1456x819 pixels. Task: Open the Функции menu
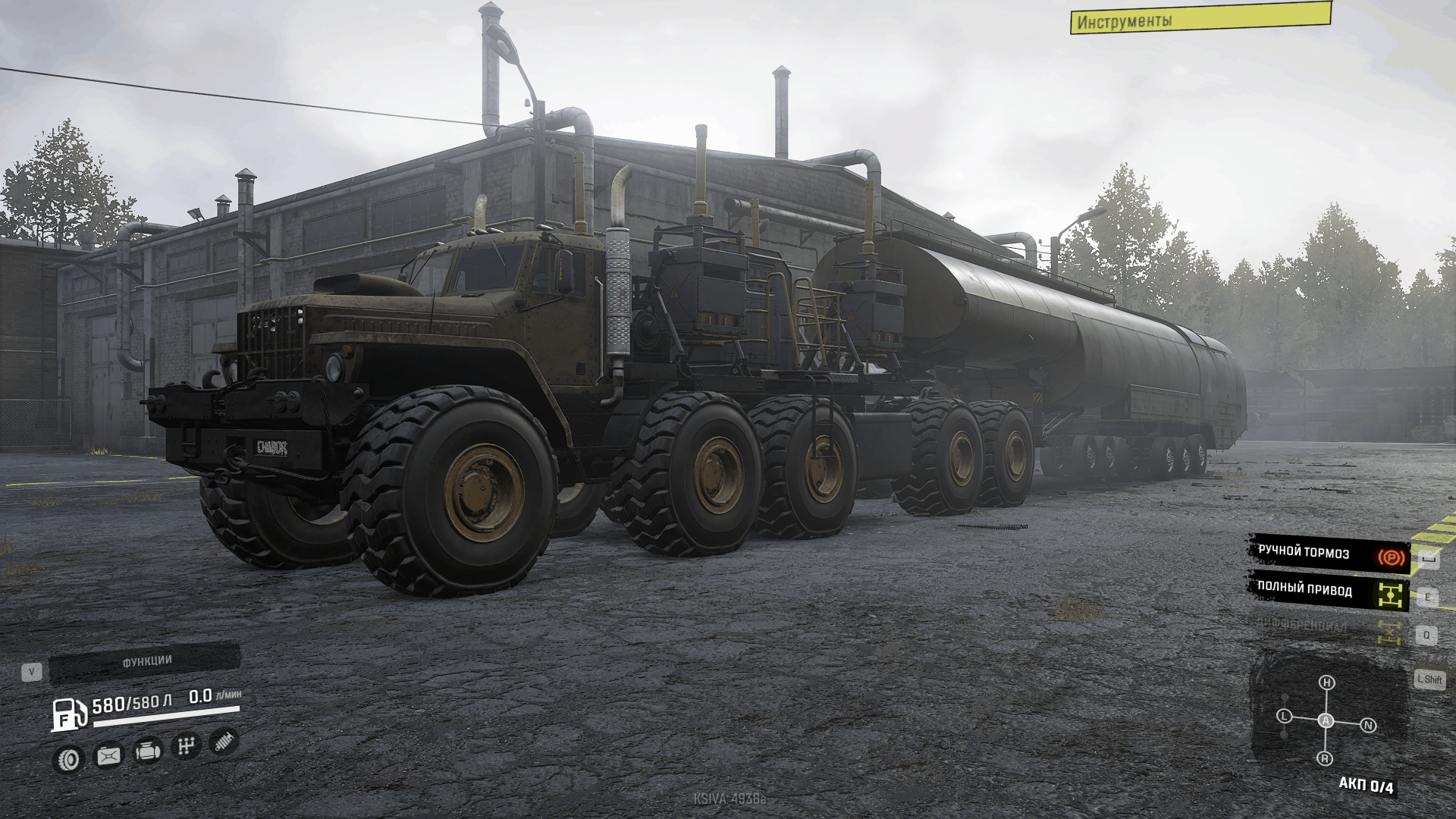(x=146, y=662)
